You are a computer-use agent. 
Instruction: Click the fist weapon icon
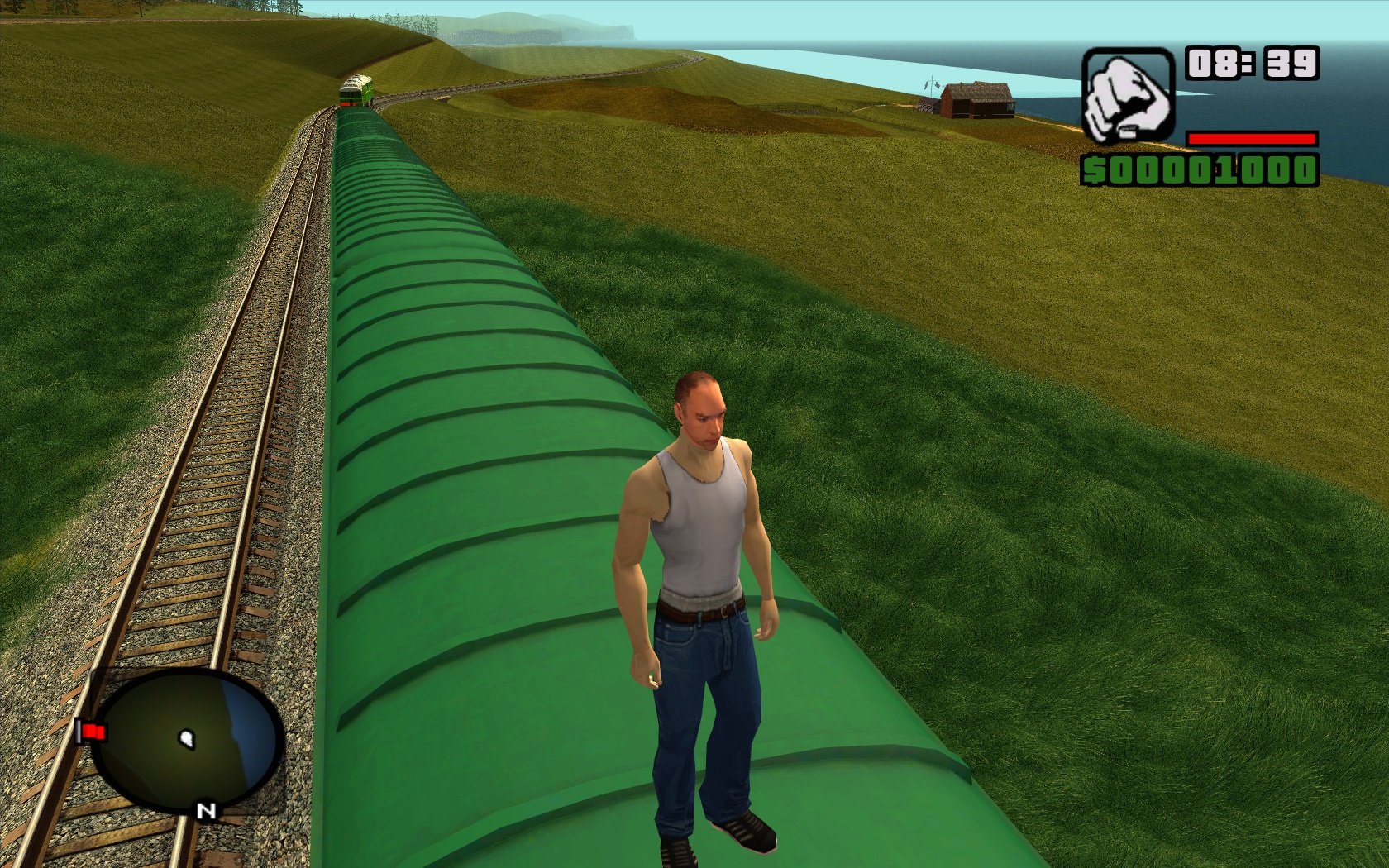coord(1128,96)
